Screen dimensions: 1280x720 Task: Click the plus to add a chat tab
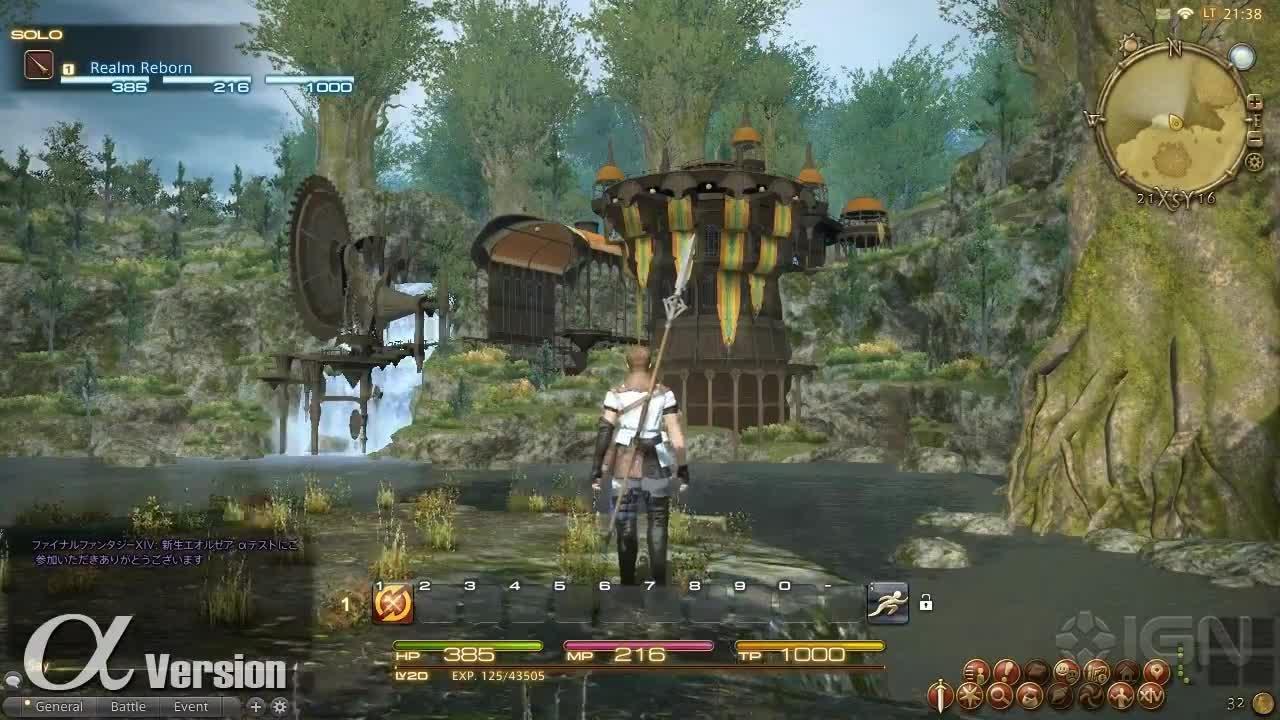click(x=256, y=706)
